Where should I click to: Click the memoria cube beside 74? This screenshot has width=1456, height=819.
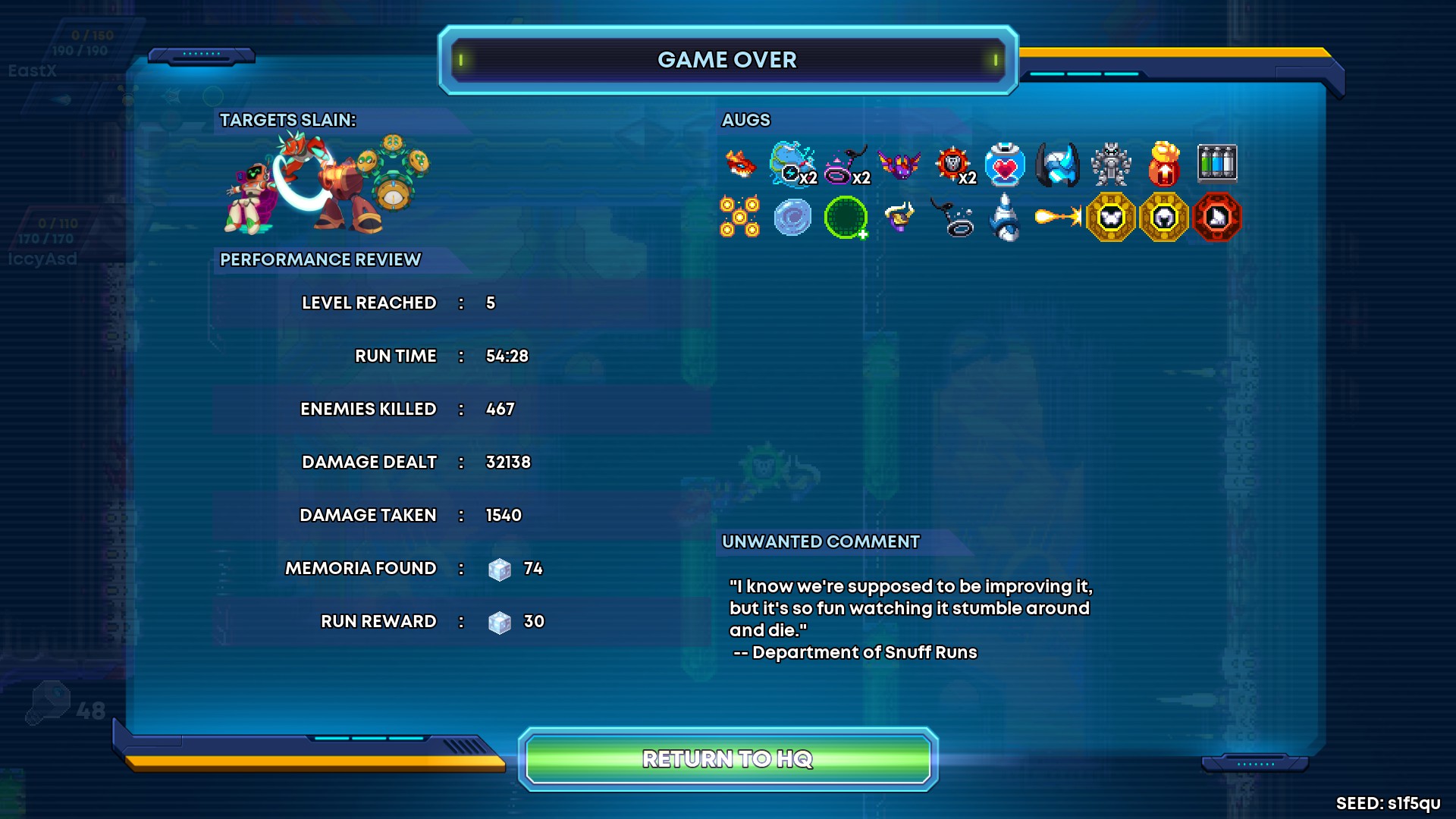point(500,568)
